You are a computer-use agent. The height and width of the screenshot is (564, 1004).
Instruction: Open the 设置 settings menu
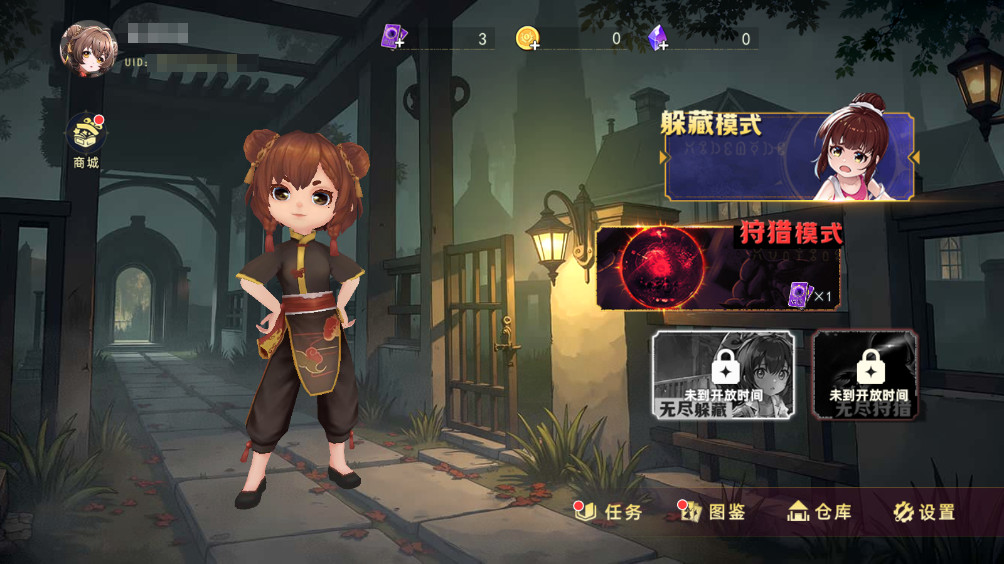point(924,512)
